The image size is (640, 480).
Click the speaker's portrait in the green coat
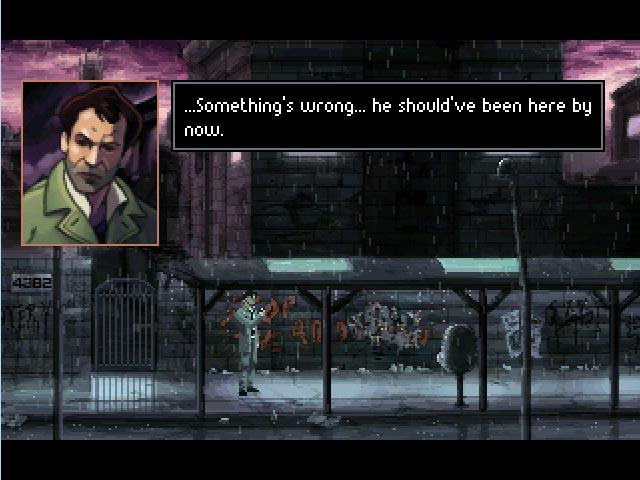click(x=90, y=163)
